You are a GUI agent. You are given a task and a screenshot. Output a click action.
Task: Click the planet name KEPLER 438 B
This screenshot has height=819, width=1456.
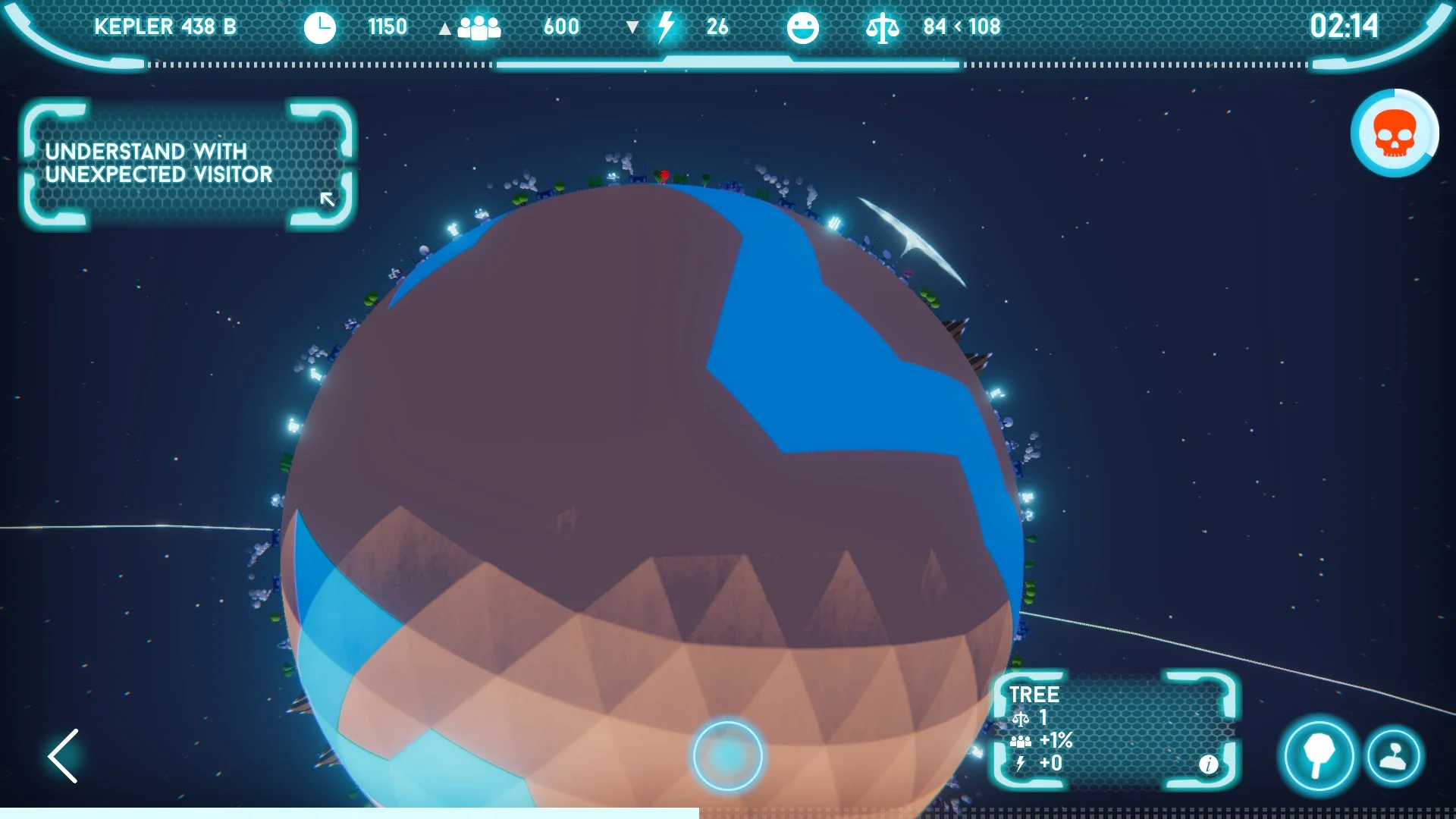pos(165,27)
